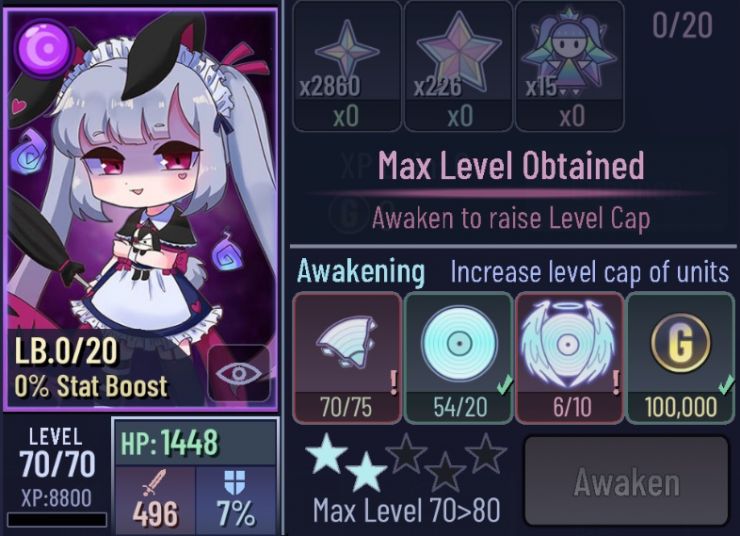Select the four-point star XP item x2860
740x536 pixels.
(x=346, y=66)
